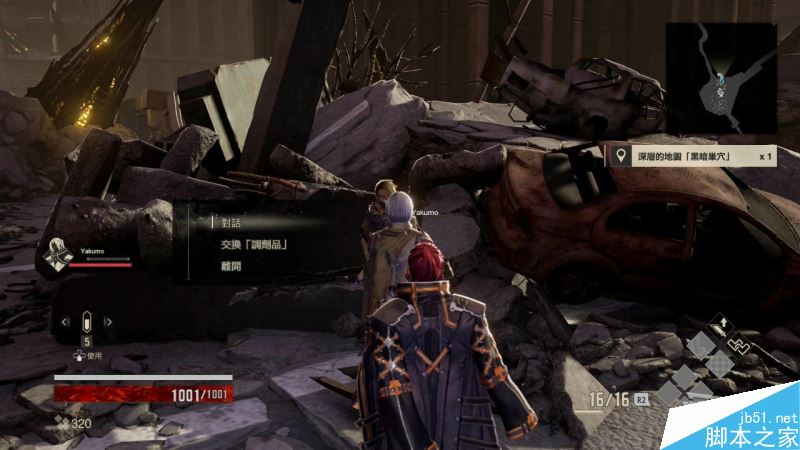This screenshot has height=450, width=800.
Task: Select the quick-use vial item slot
Action: [x=86, y=322]
